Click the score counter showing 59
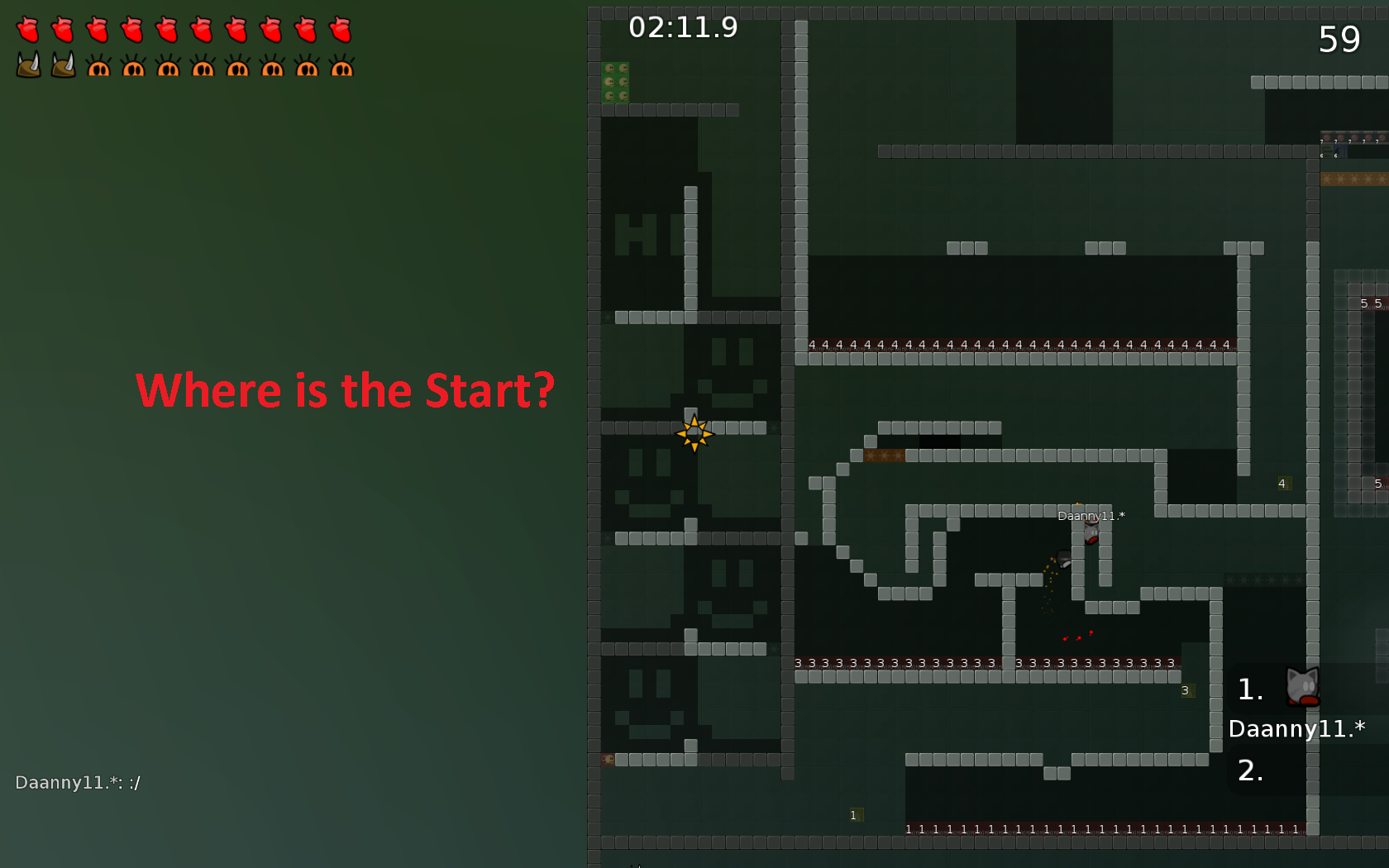The width and height of the screenshot is (1389, 868). pos(1339,39)
